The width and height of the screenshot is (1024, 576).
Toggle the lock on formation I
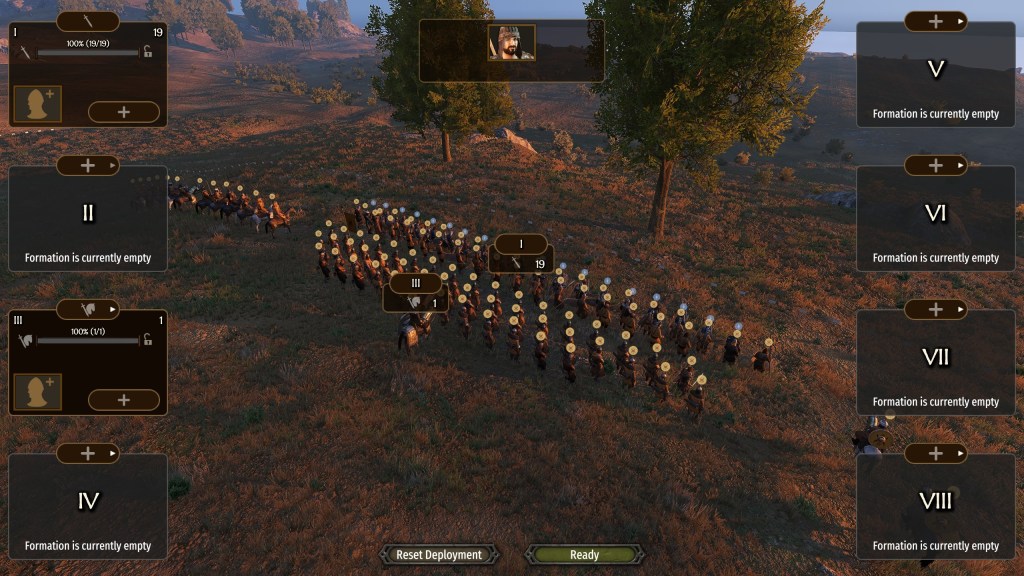click(148, 52)
